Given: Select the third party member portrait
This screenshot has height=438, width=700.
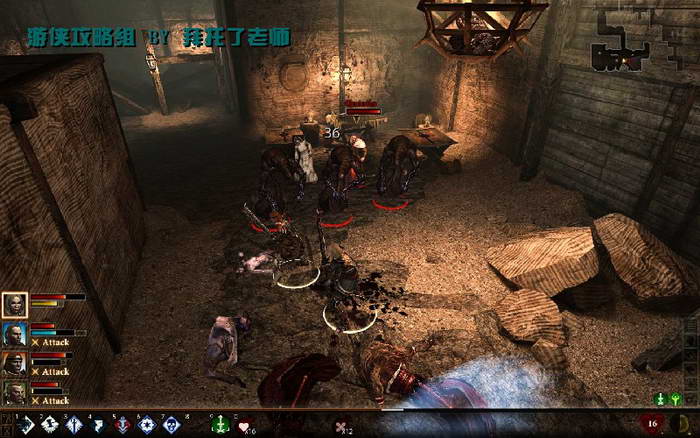Looking at the screenshot, I should coord(15,364).
